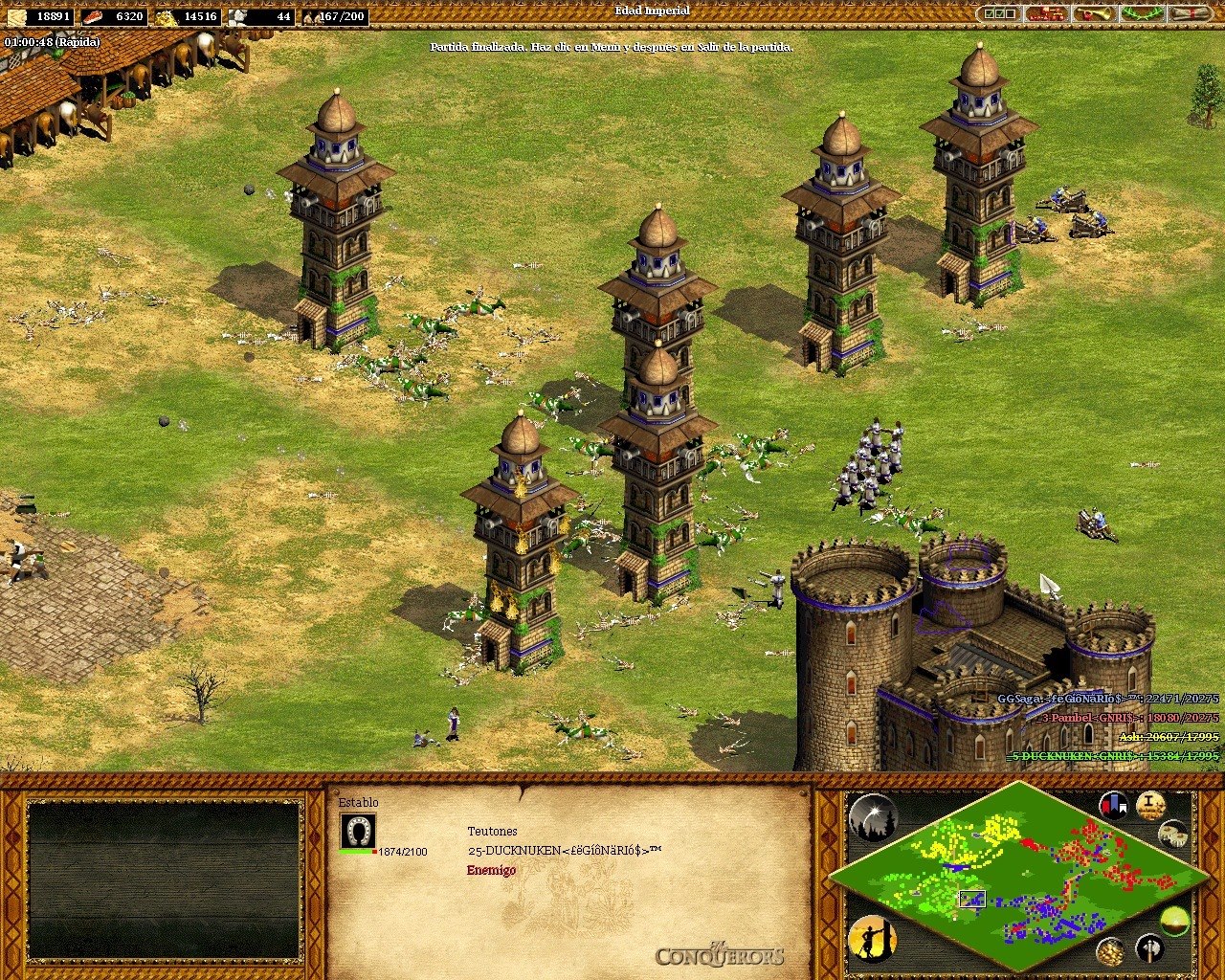This screenshot has height=980, width=1225.
Task: Click the drums button near the minimap
Action: pos(1173,834)
